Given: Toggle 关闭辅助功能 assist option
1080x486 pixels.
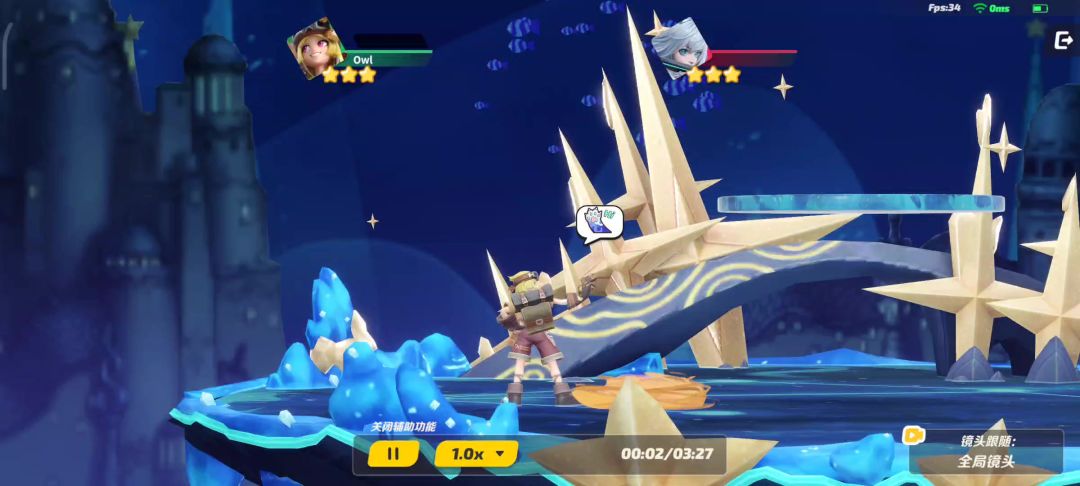Looking at the screenshot, I should pos(403,427).
